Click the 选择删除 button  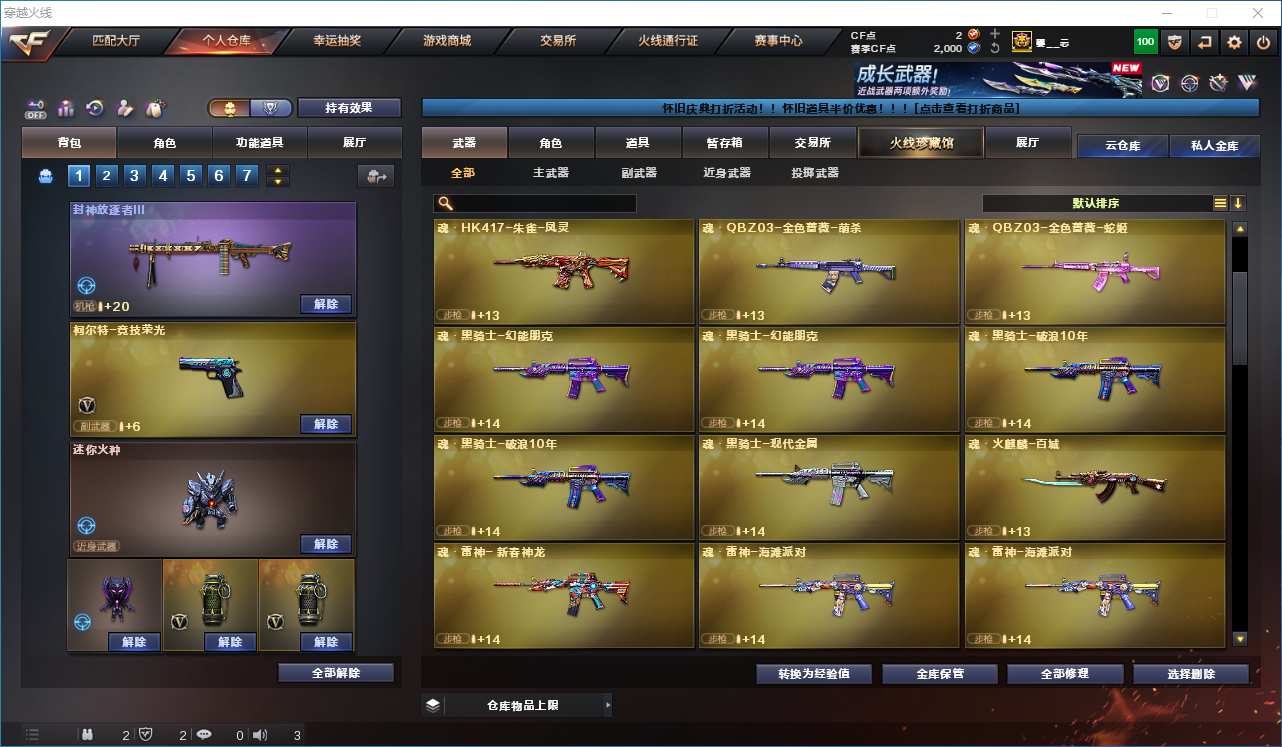1191,674
